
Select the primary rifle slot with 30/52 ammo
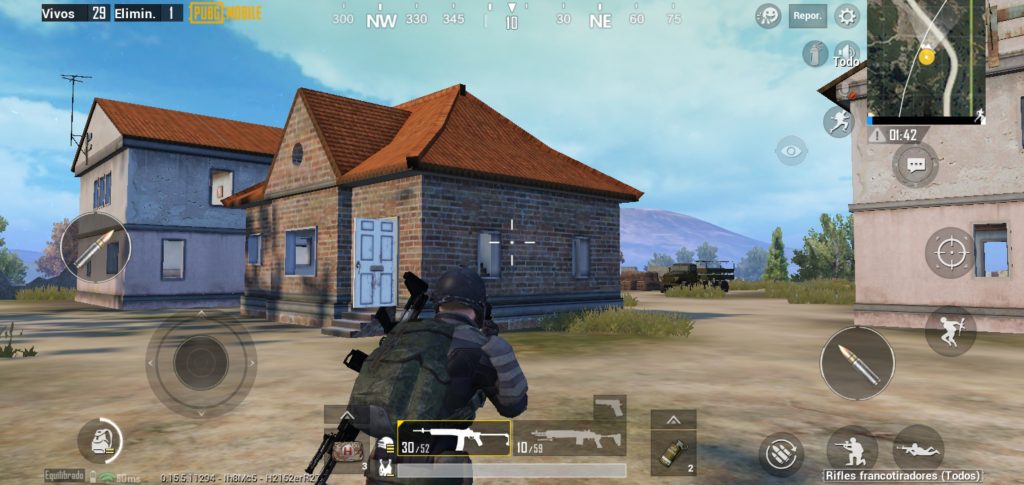(x=454, y=437)
